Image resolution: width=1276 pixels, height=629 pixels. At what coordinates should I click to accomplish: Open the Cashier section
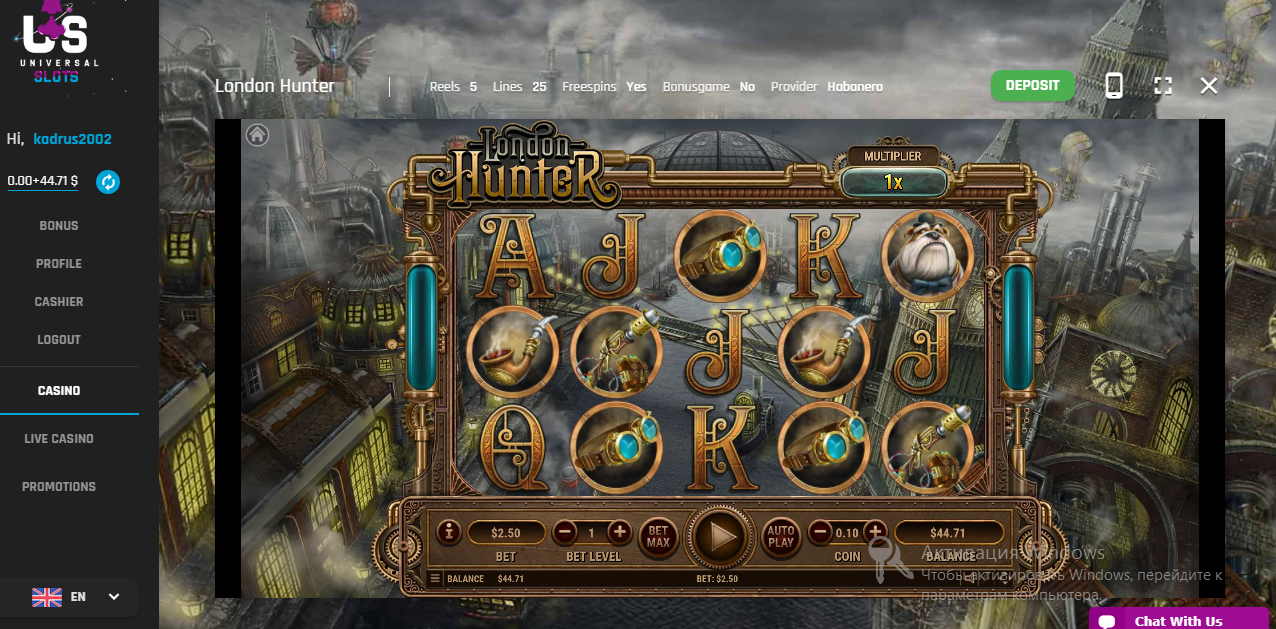coord(59,302)
